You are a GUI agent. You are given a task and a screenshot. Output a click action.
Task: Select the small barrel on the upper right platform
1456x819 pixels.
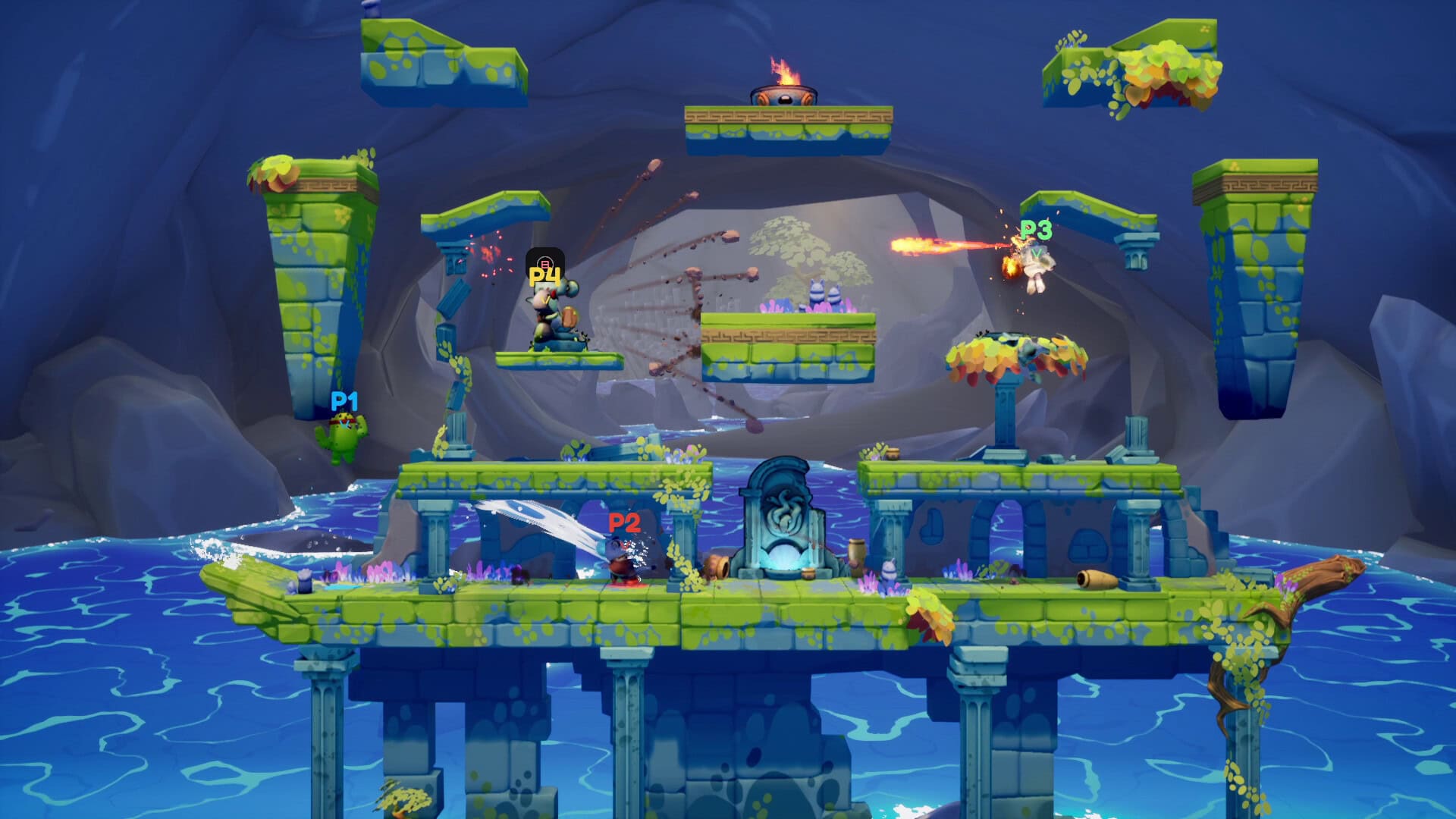pos(893,453)
